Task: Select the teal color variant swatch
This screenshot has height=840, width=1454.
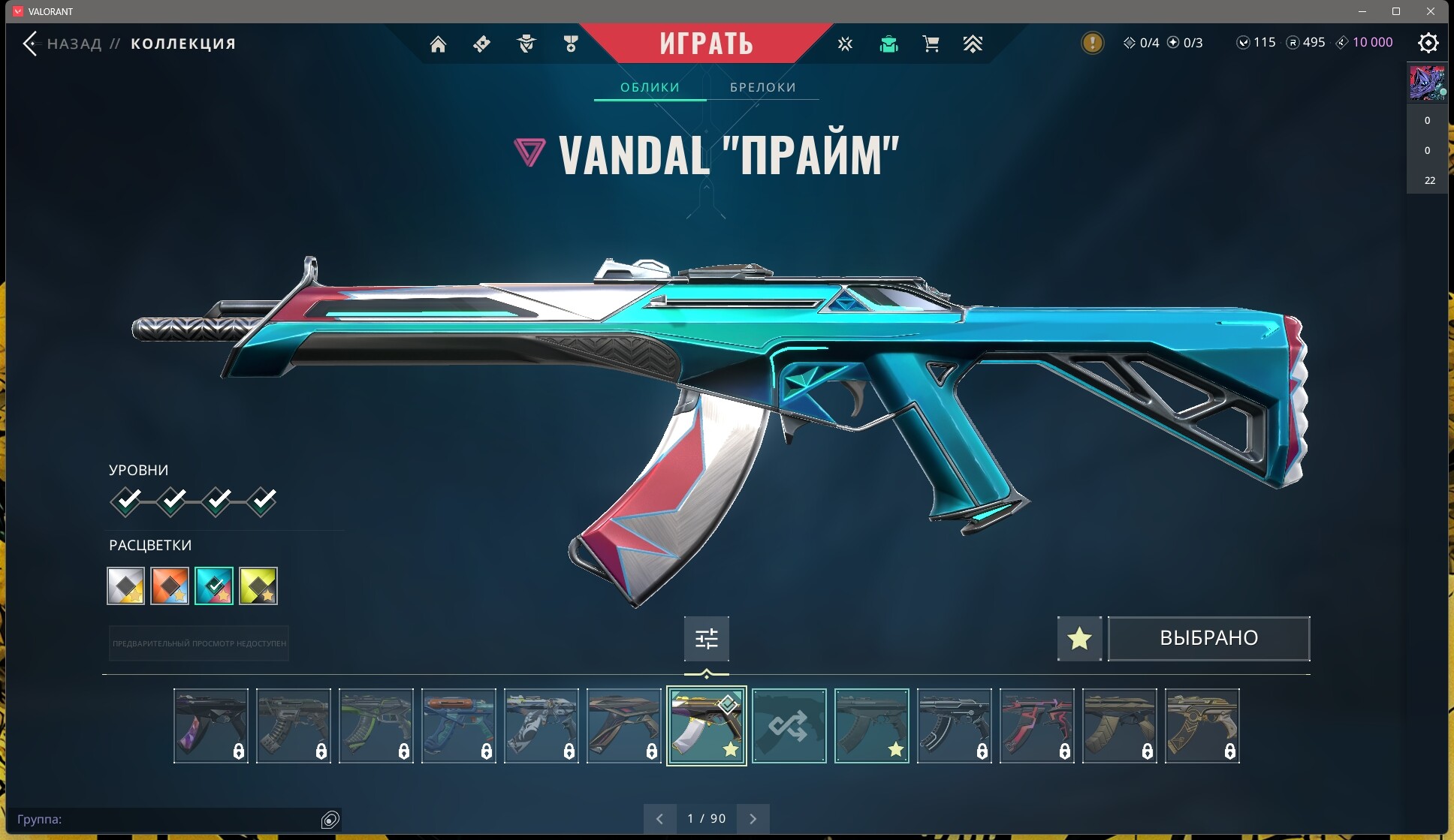Action: tap(214, 586)
